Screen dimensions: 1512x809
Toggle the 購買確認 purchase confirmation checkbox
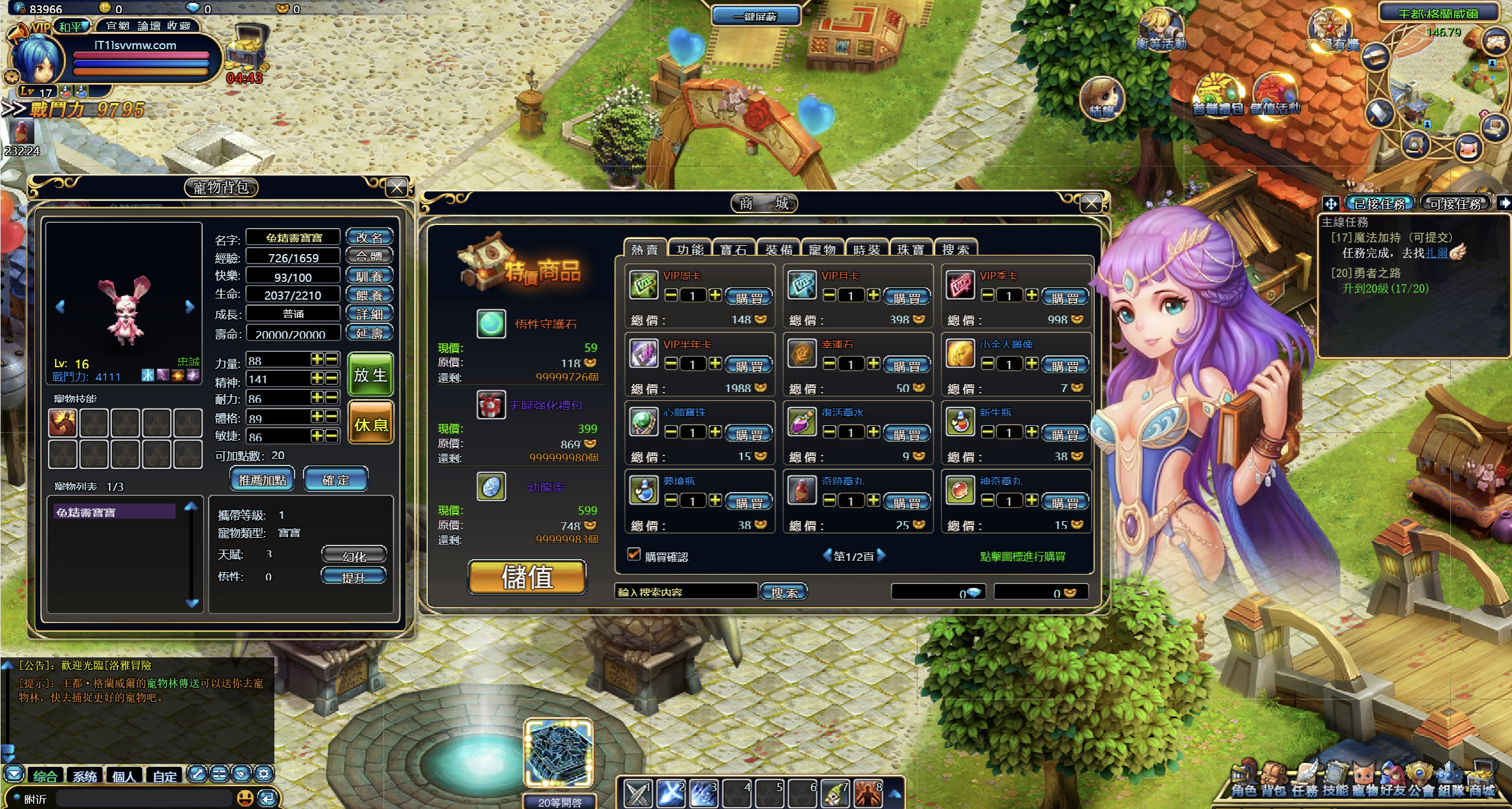(634, 555)
